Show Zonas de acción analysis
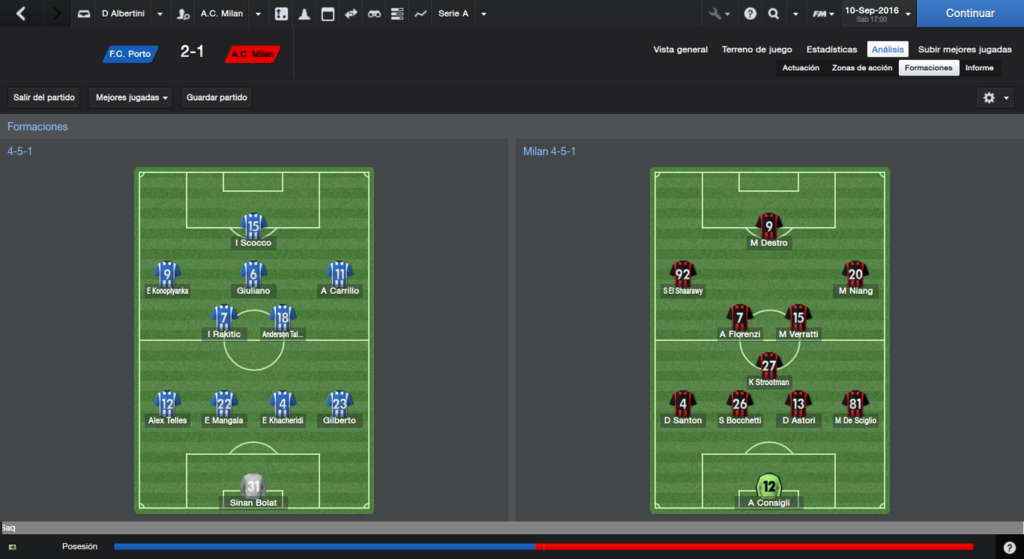The height and width of the screenshot is (559, 1024). click(861, 68)
